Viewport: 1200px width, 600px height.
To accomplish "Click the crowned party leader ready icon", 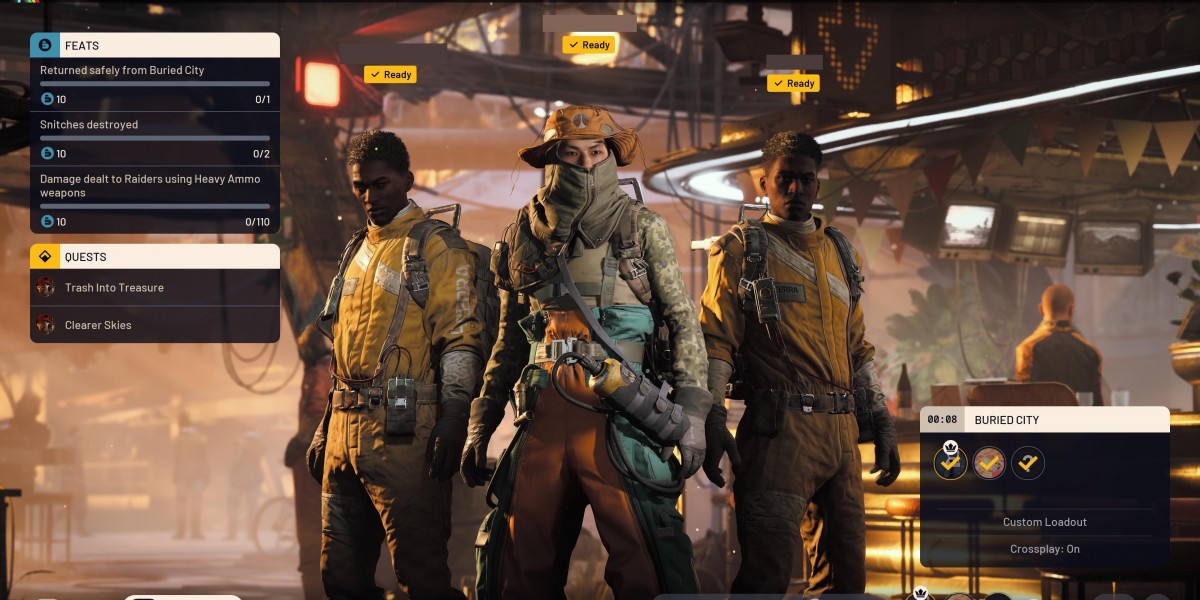I will click(x=950, y=462).
